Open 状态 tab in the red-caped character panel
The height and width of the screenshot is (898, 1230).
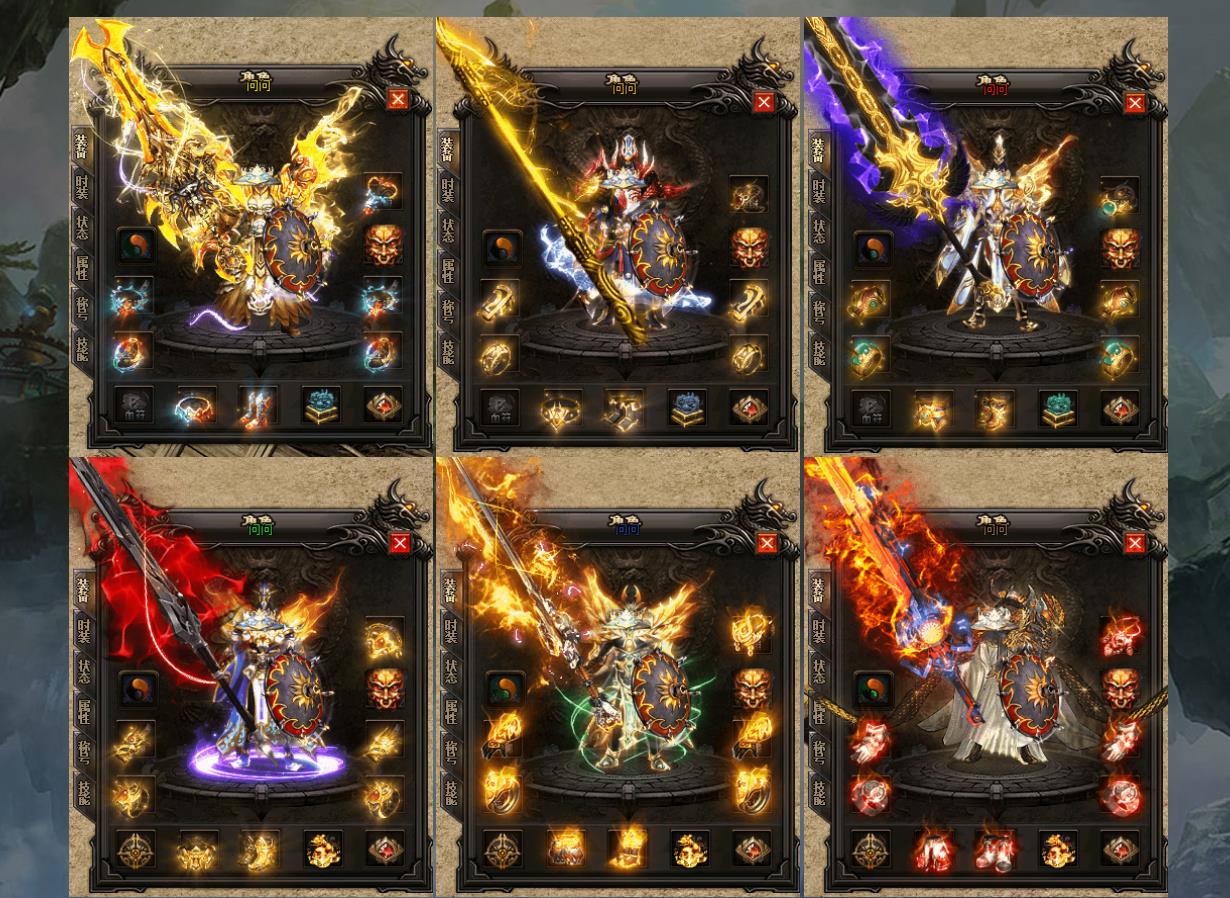point(82,670)
